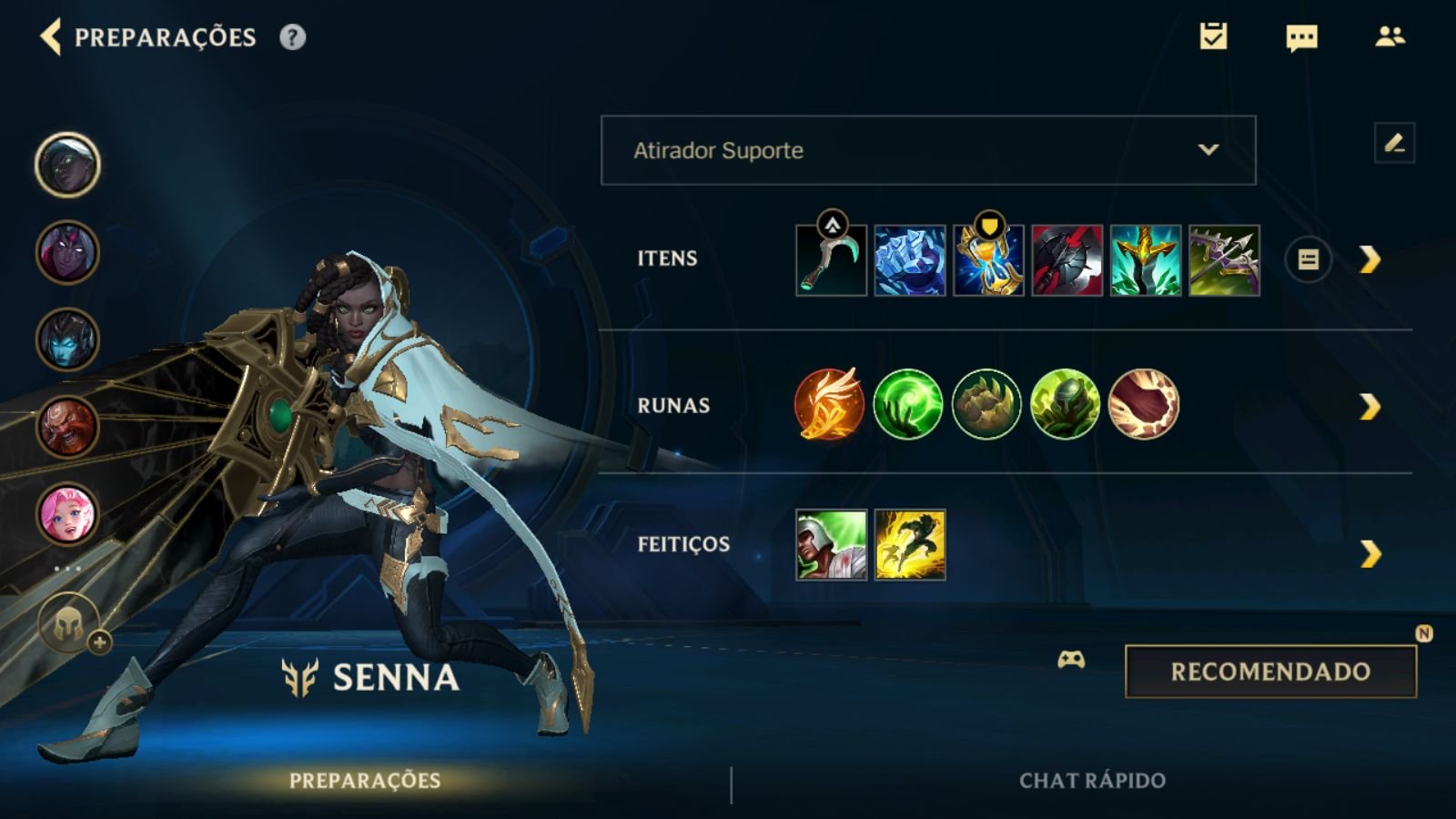Image resolution: width=1456 pixels, height=819 pixels.
Task: Expand the Itens section arrow
Action: pos(1370,260)
